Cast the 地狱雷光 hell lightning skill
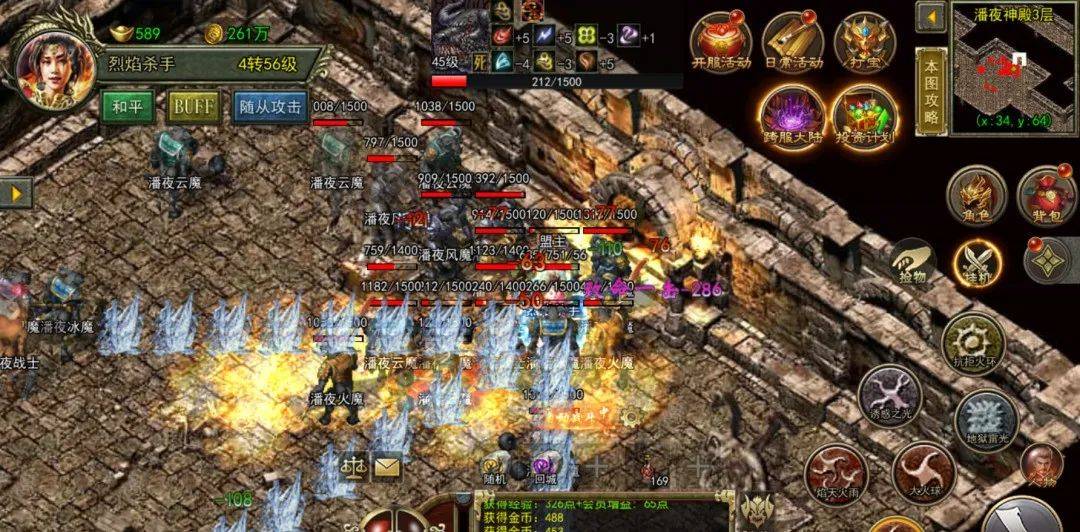 [985, 417]
